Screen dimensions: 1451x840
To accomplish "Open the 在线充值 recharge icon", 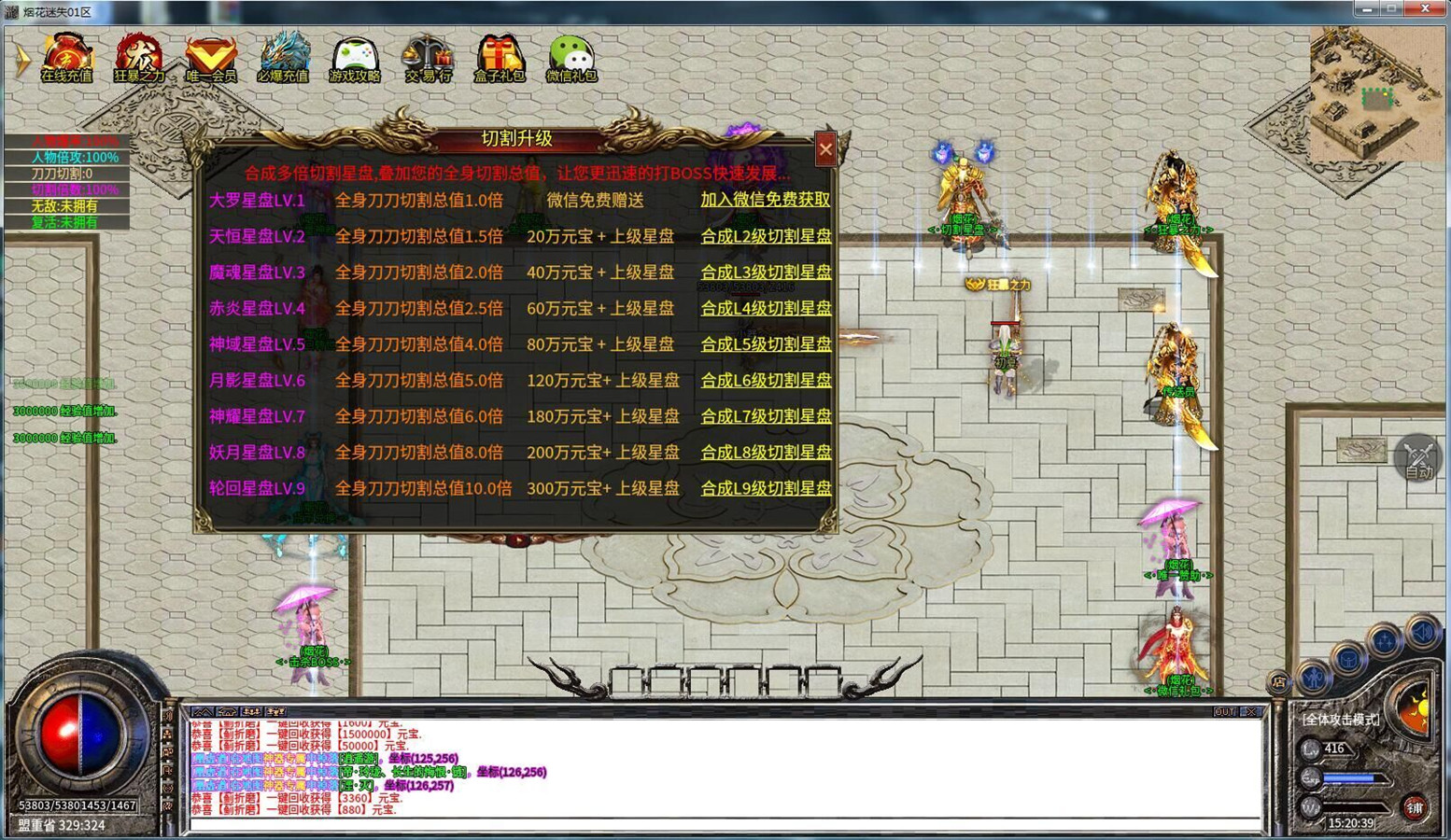I will 66,58.
